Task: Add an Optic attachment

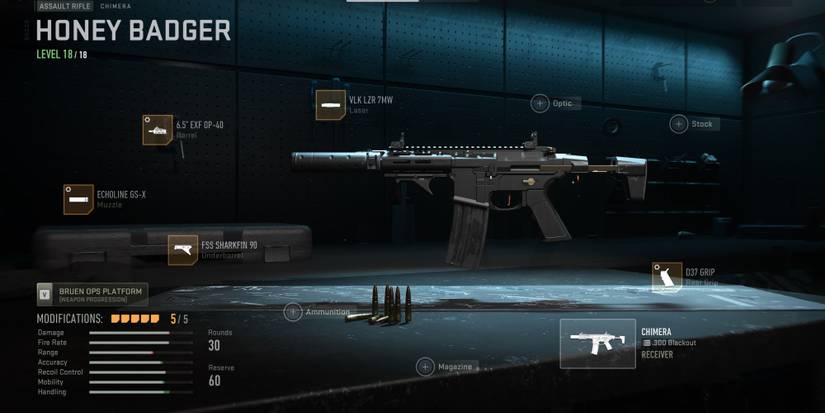Action: coord(540,103)
